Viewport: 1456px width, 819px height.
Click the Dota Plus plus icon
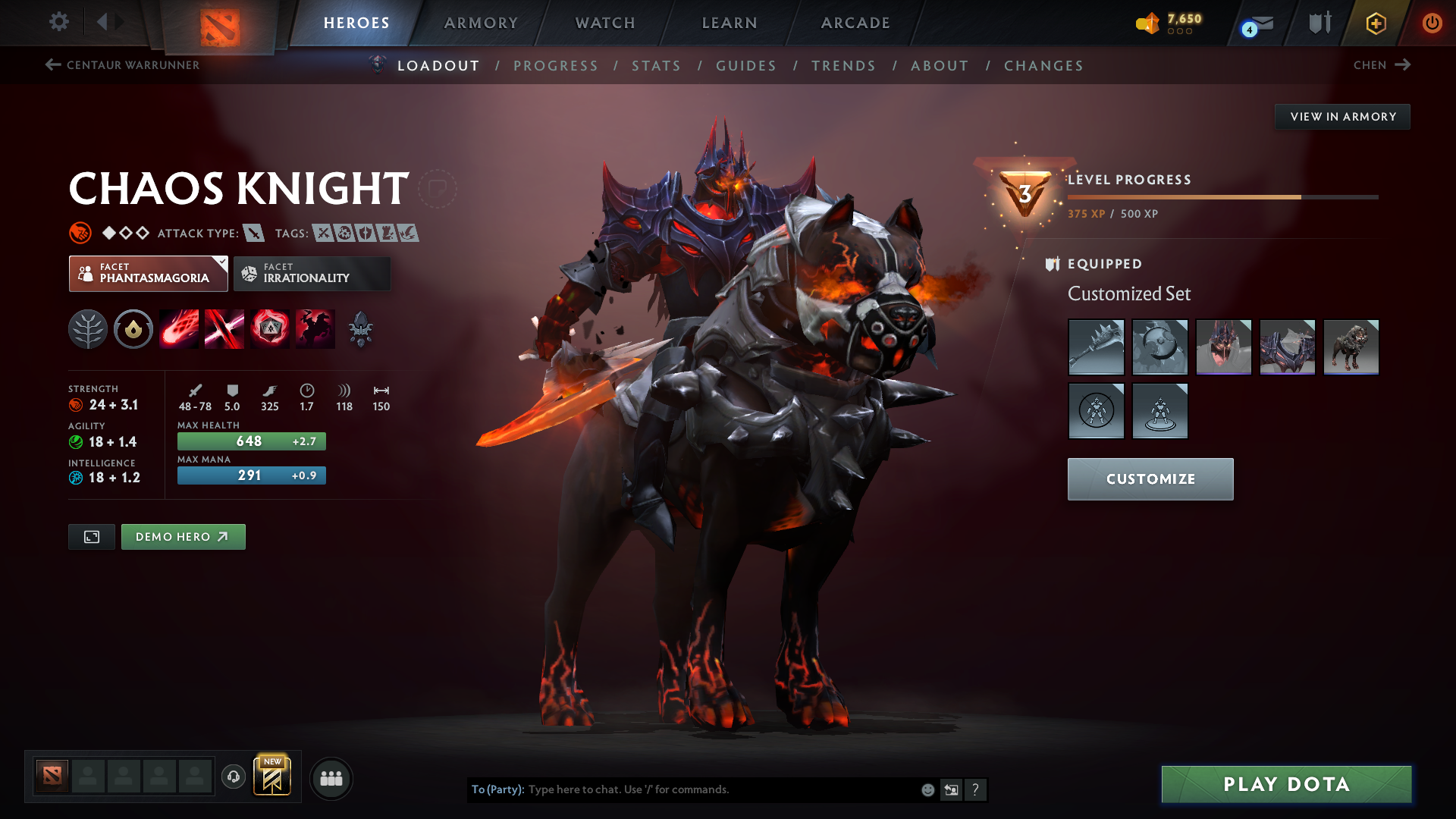[1376, 23]
